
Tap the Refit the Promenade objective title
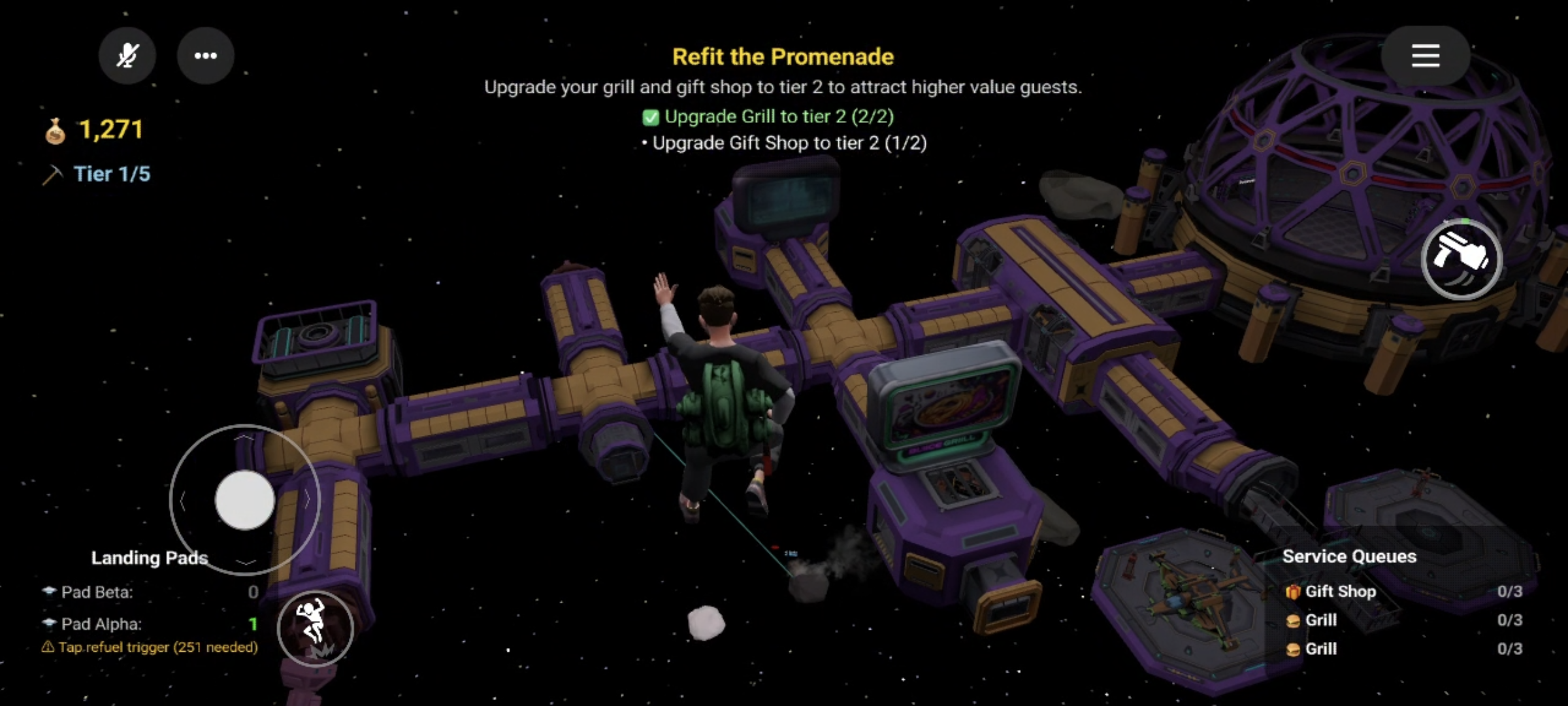(783, 57)
